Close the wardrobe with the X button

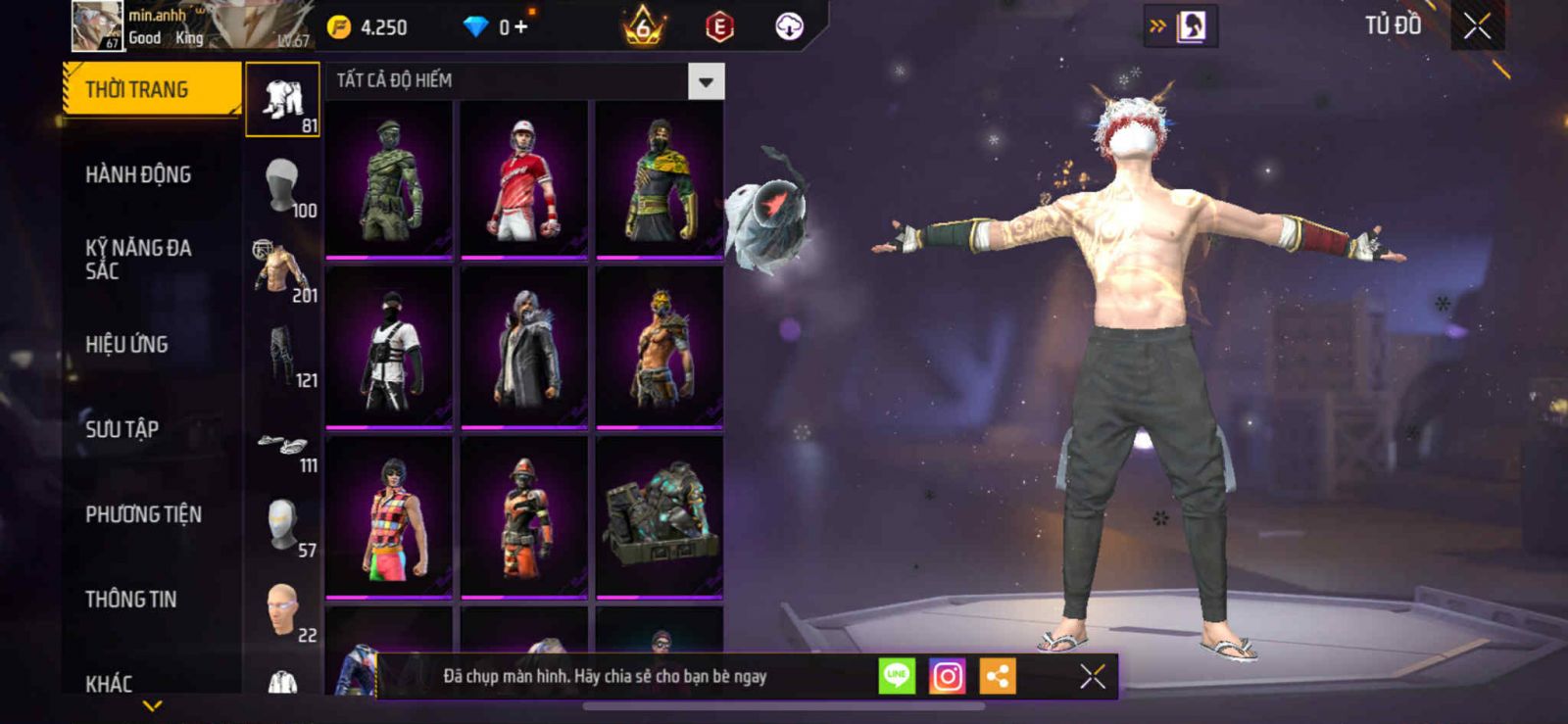[1477, 26]
